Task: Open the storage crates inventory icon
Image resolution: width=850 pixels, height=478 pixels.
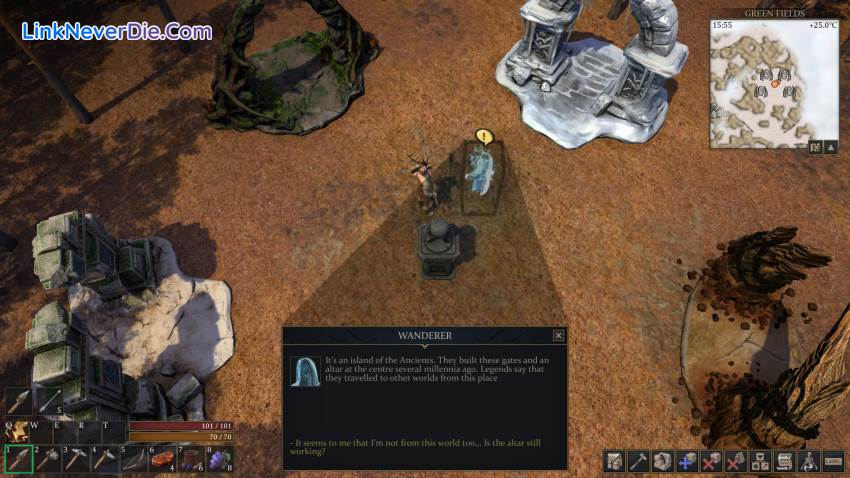Action: tap(760, 461)
